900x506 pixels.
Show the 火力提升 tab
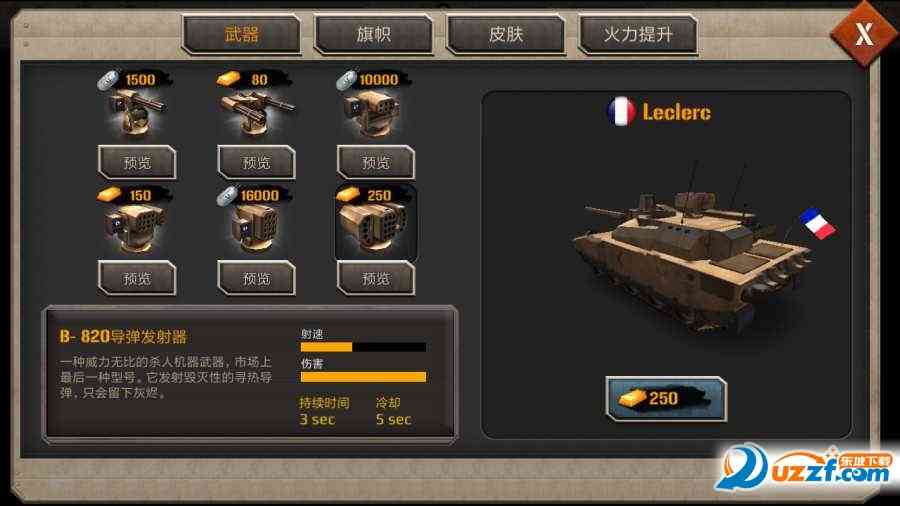click(637, 35)
